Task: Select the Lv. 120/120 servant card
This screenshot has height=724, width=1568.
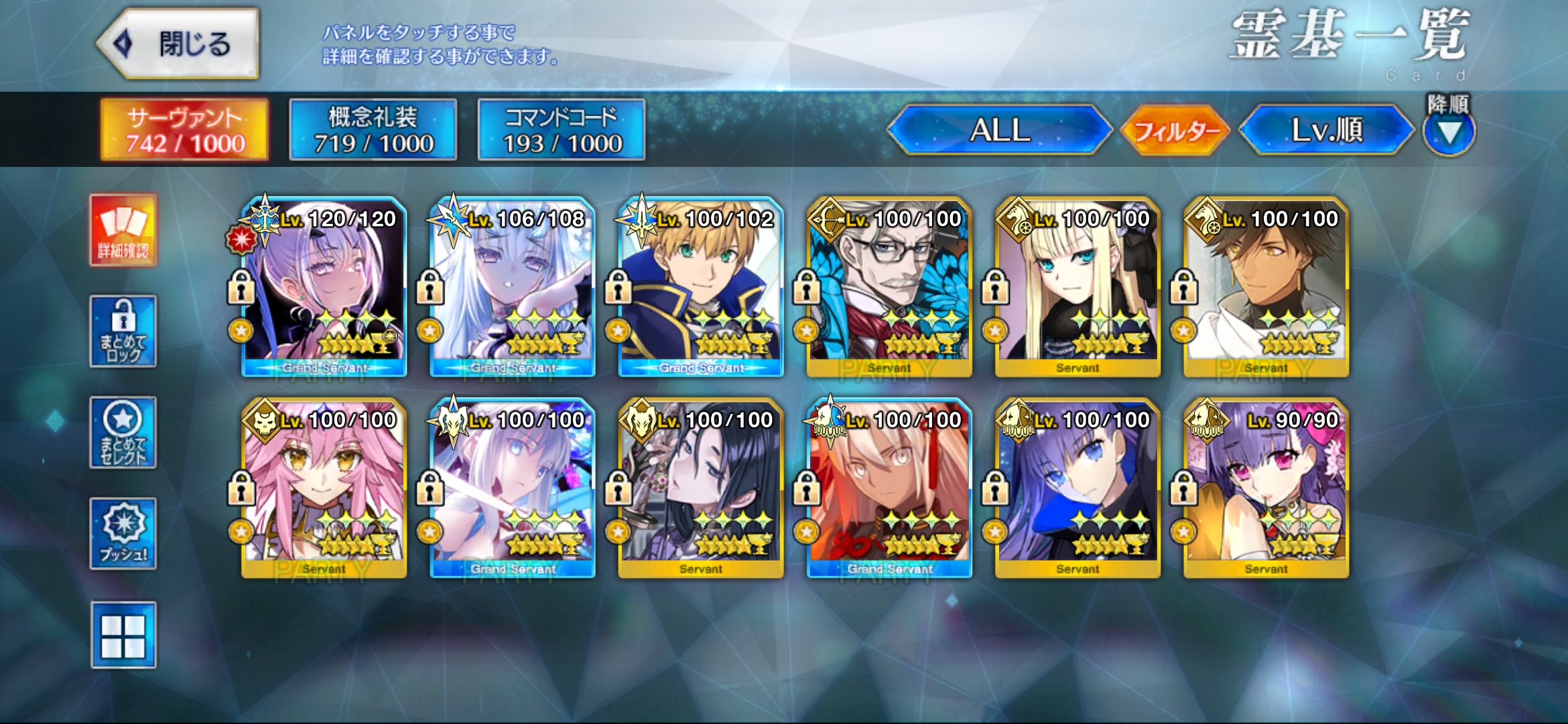Action: 324,287
